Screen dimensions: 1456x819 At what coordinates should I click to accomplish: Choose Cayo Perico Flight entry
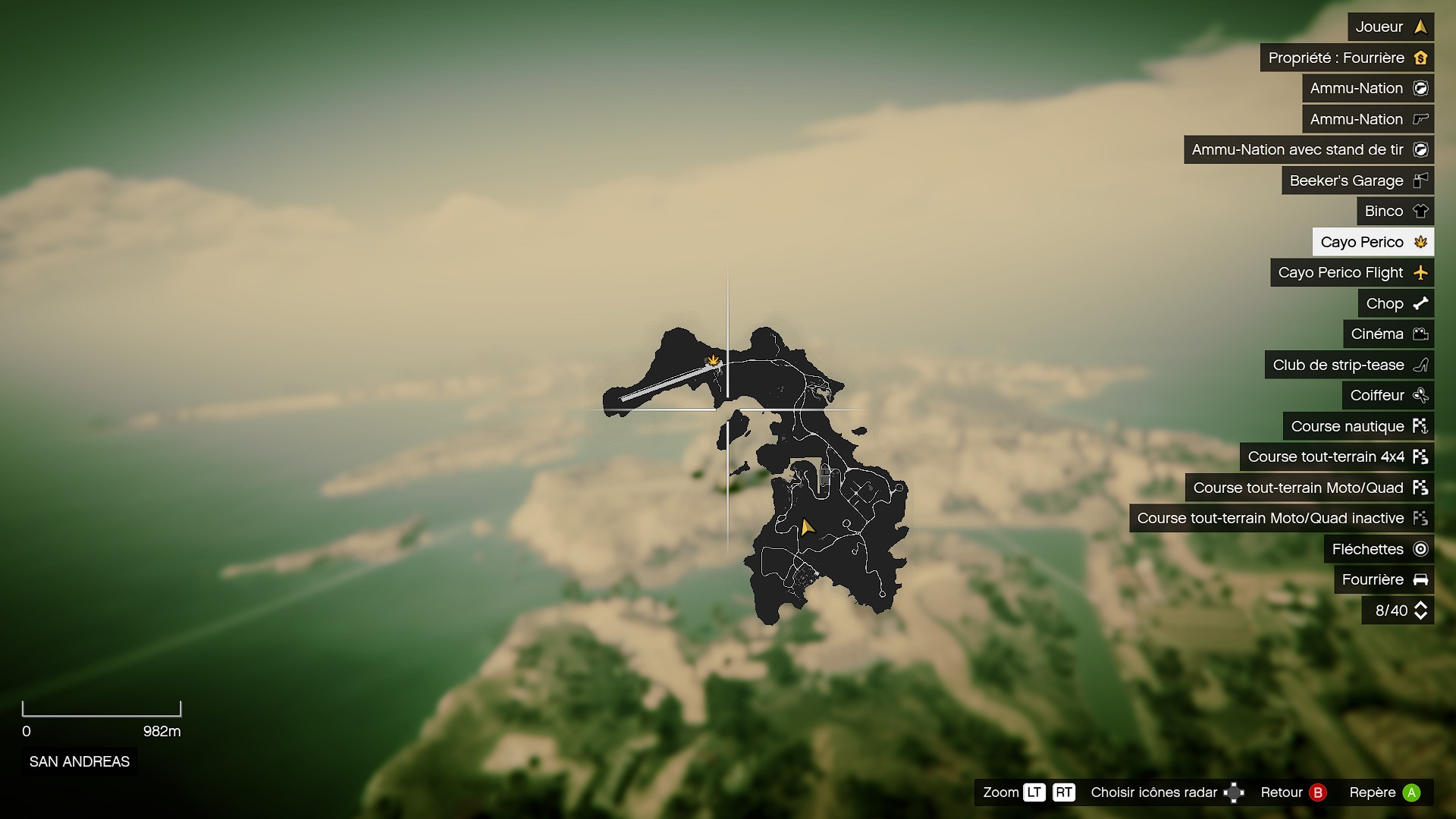[1351, 272]
